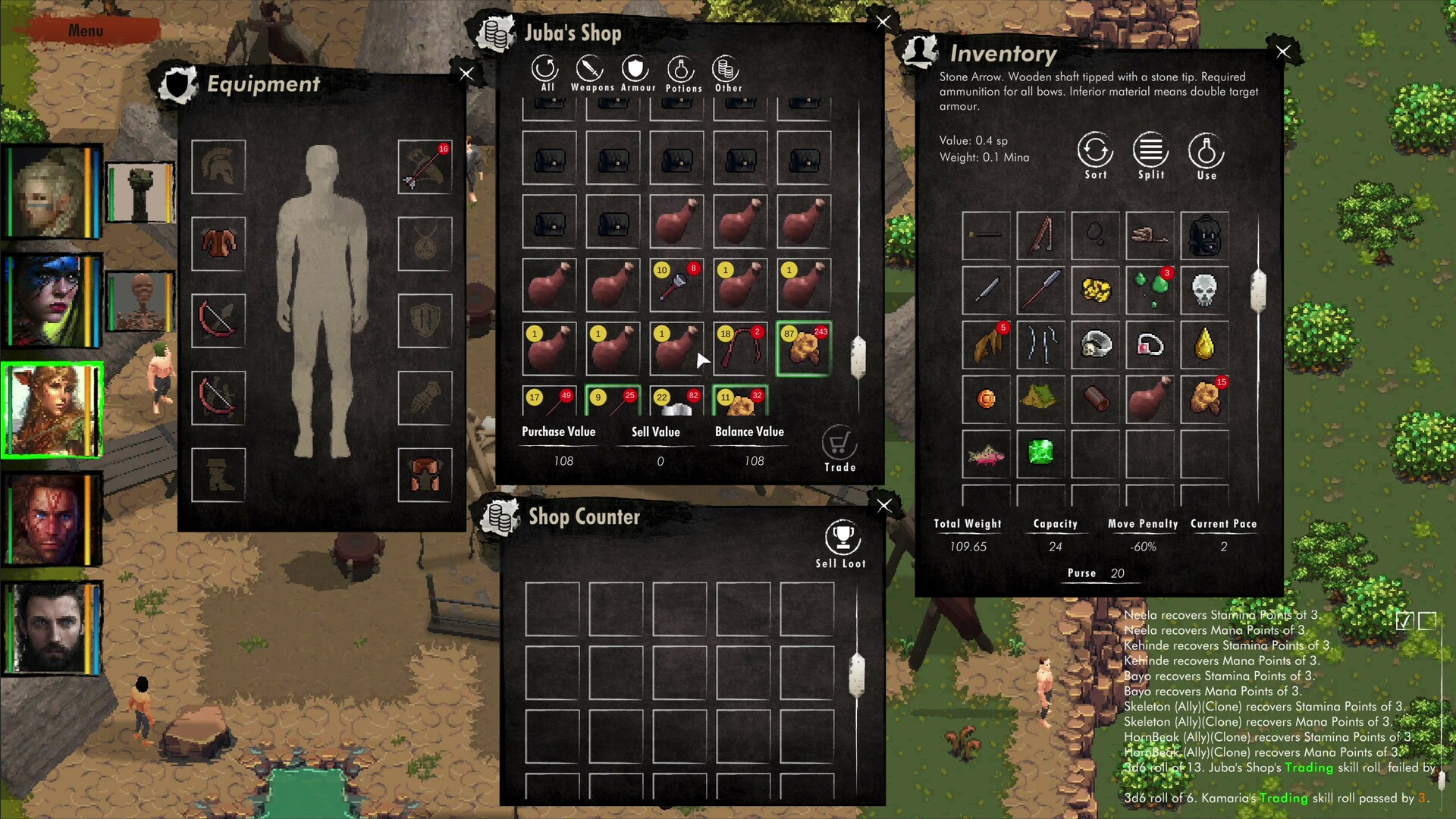This screenshot has height=819, width=1456.
Task: Select the elf character portrait outlined in green
Action: click(52, 408)
